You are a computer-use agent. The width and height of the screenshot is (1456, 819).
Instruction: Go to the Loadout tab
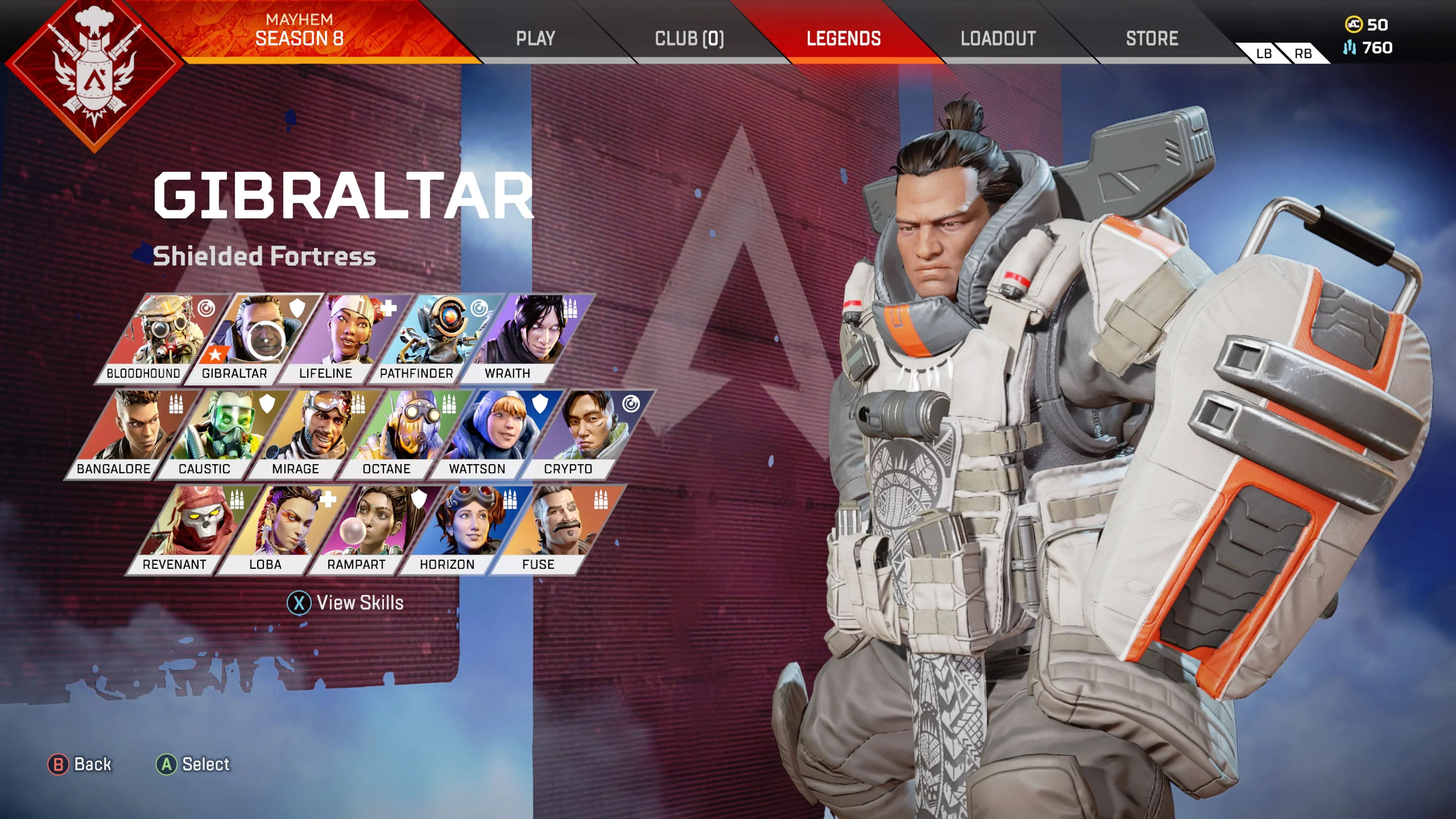click(998, 38)
